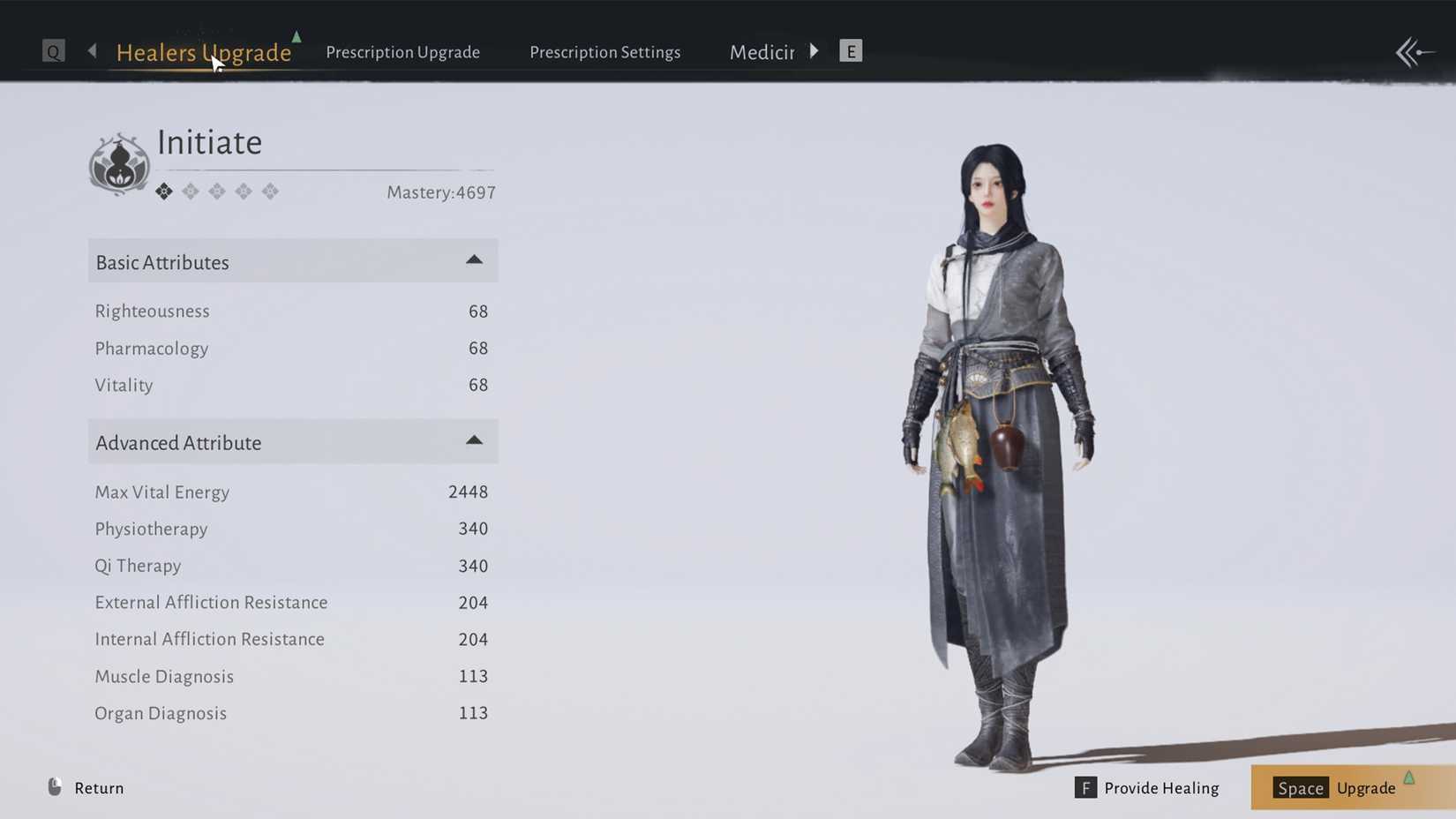Screen dimensions: 1456x819
Task: Click the right arrow to view more tabs
Action: click(814, 50)
